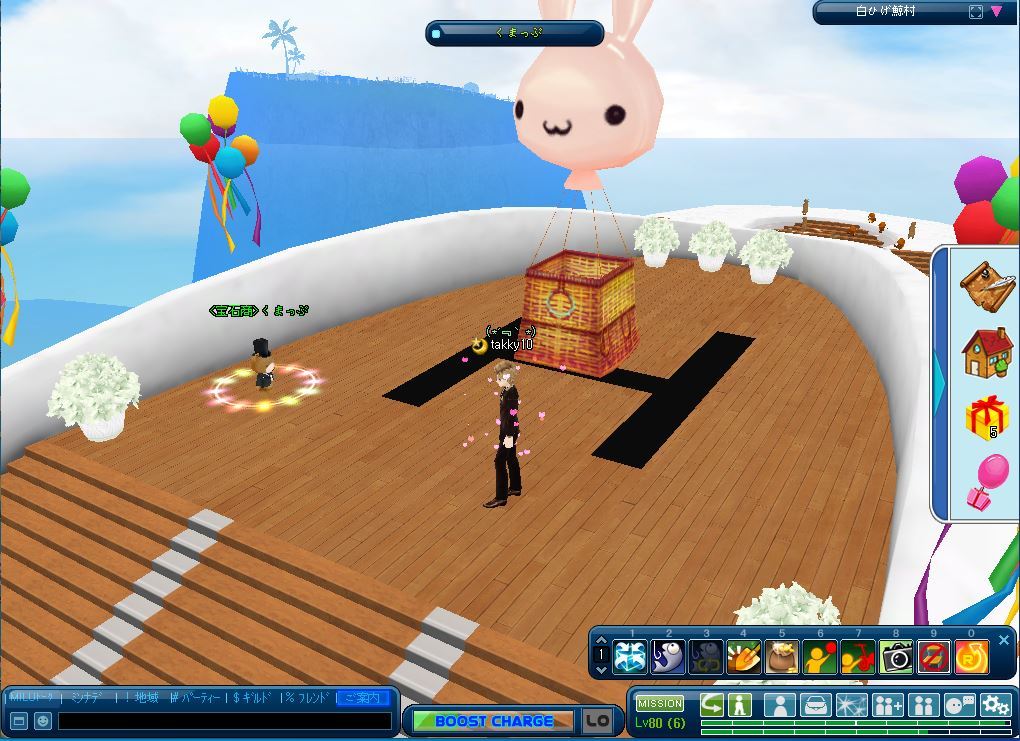Open the gear settings menu

(995, 705)
